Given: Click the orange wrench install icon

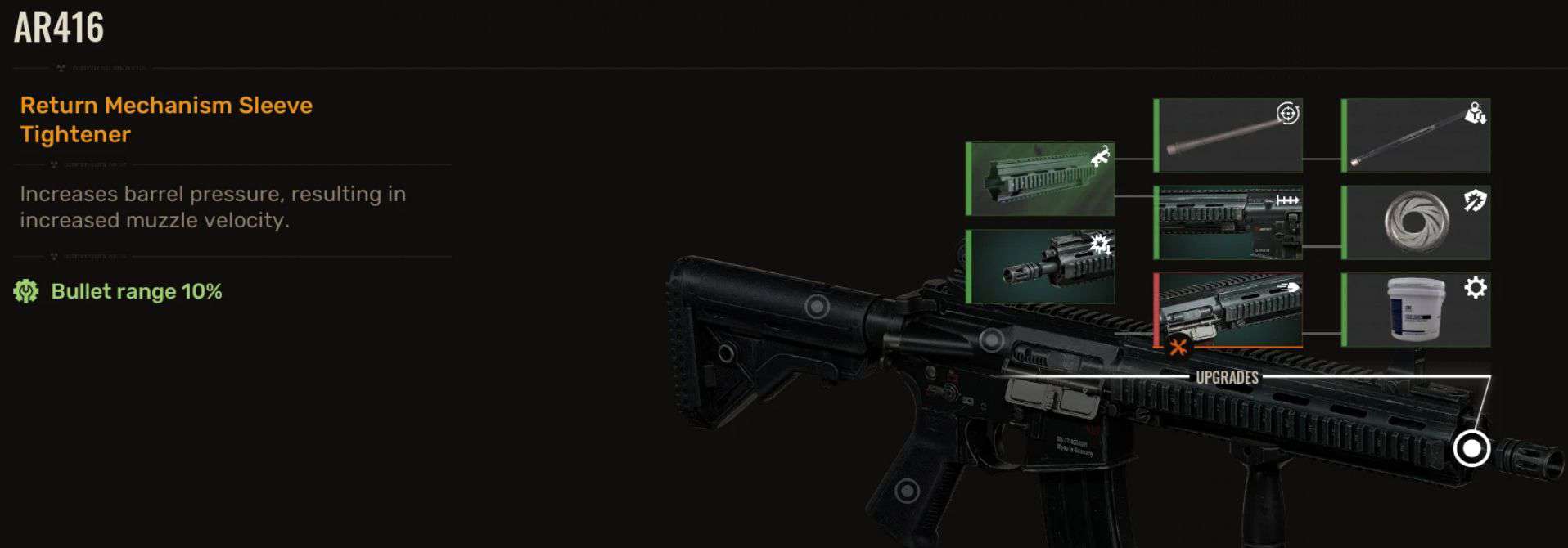Looking at the screenshot, I should point(1178,347).
